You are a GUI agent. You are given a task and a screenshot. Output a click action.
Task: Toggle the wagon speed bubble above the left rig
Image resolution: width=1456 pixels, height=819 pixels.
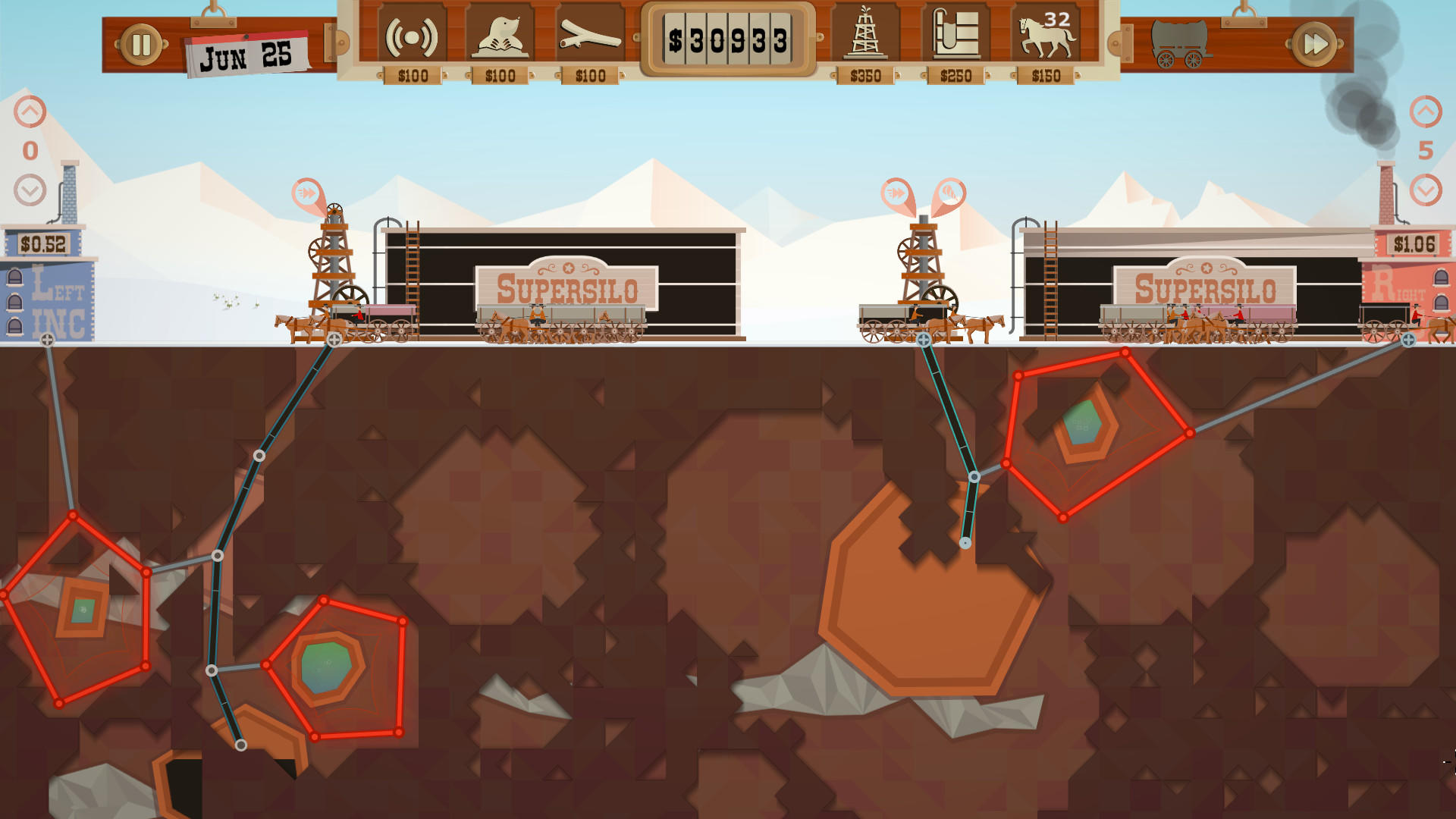306,192
